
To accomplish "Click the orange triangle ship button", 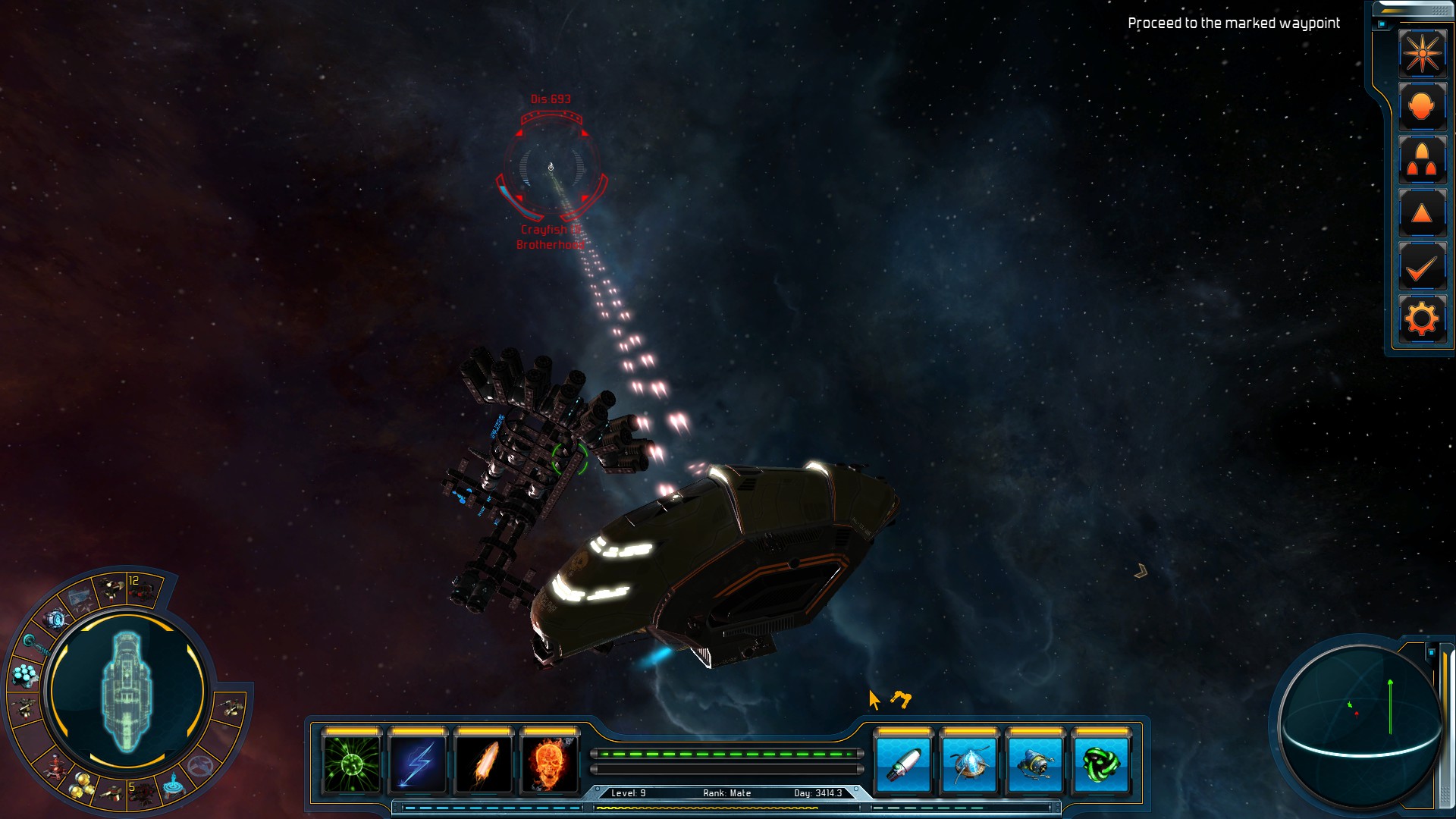I will point(1422,214).
